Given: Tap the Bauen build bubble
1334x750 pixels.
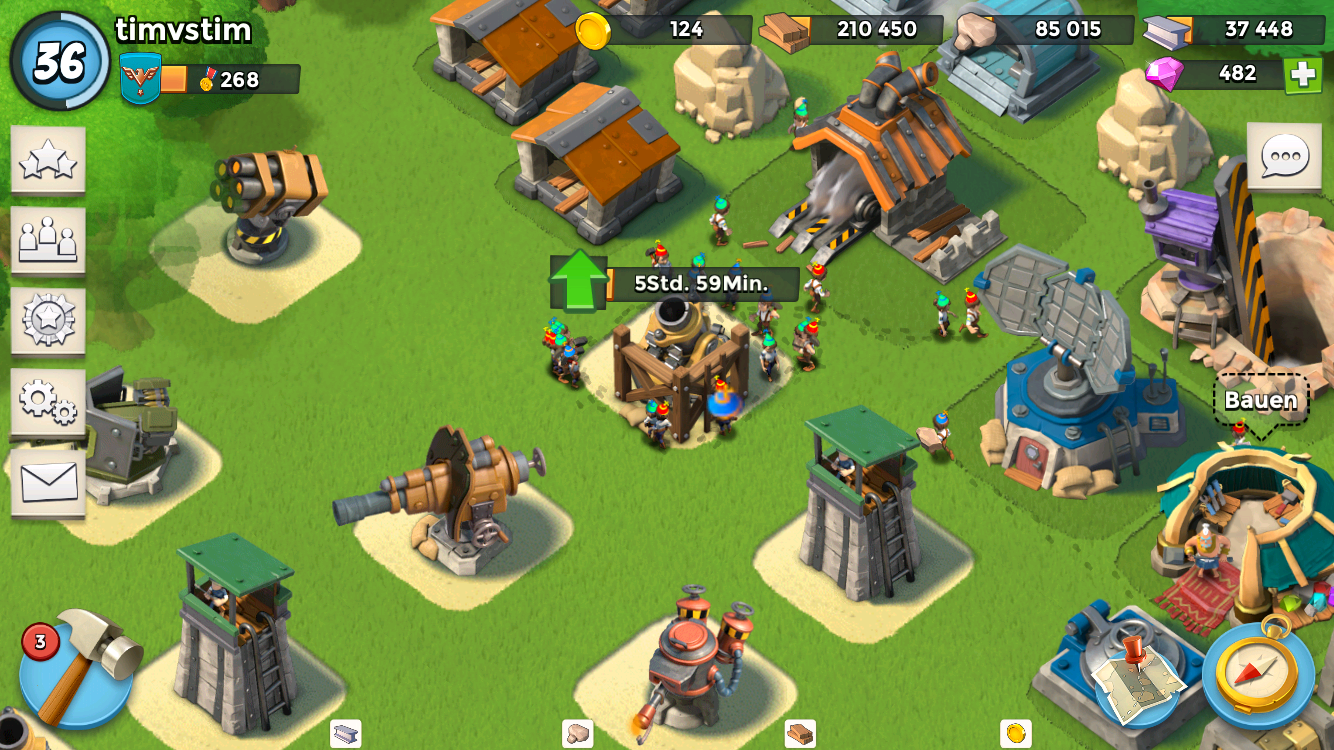Looking at the screenshot, I should point(1260,401).
